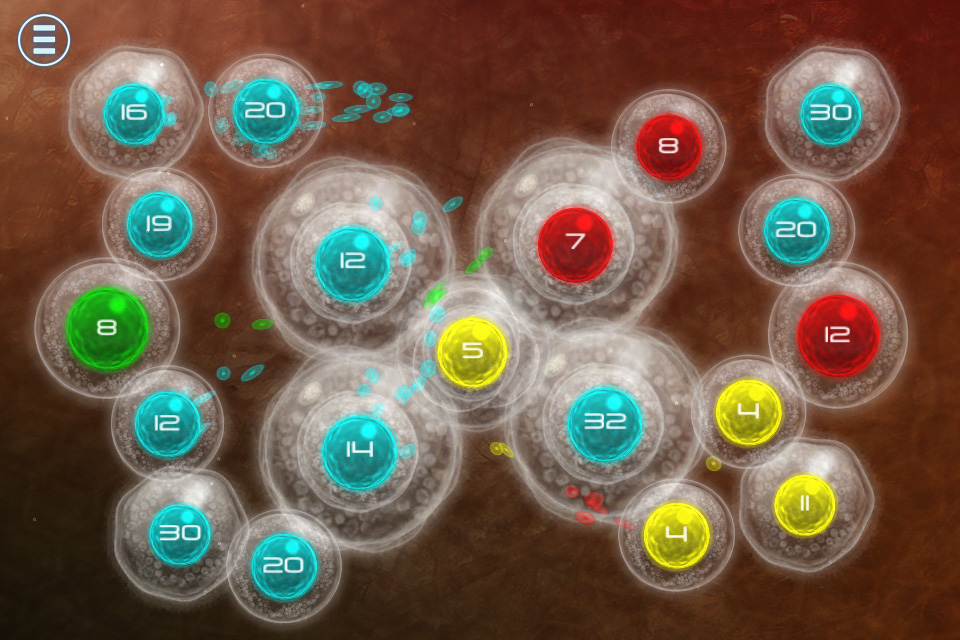Choose the cyan cell numbered 19
The height and width of the screenshot is (640, 960).
click(x=159, y=225)
